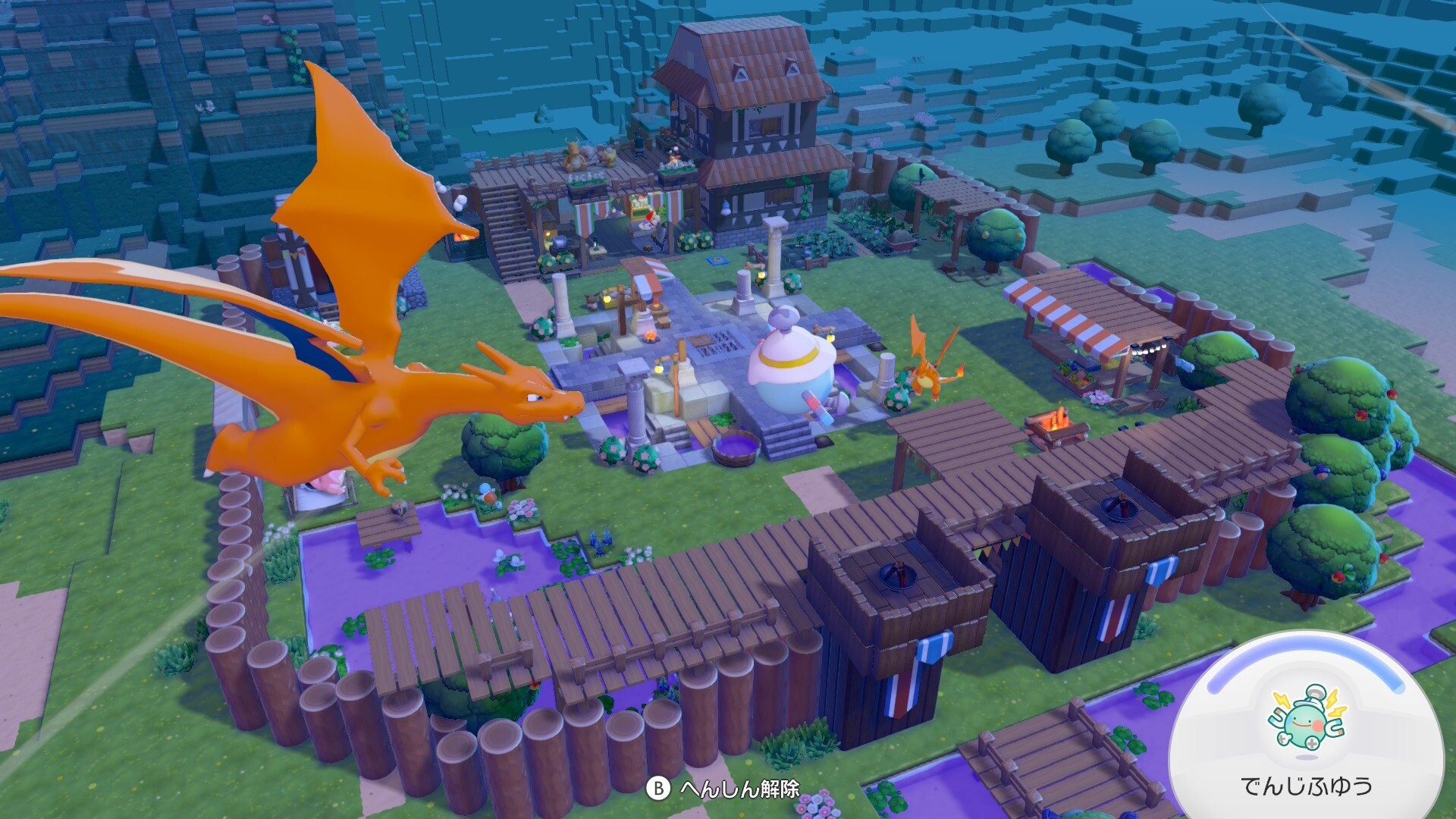Select the でんじふゆう ability icon
1456x819 pixels.
tap(1307, 719)
